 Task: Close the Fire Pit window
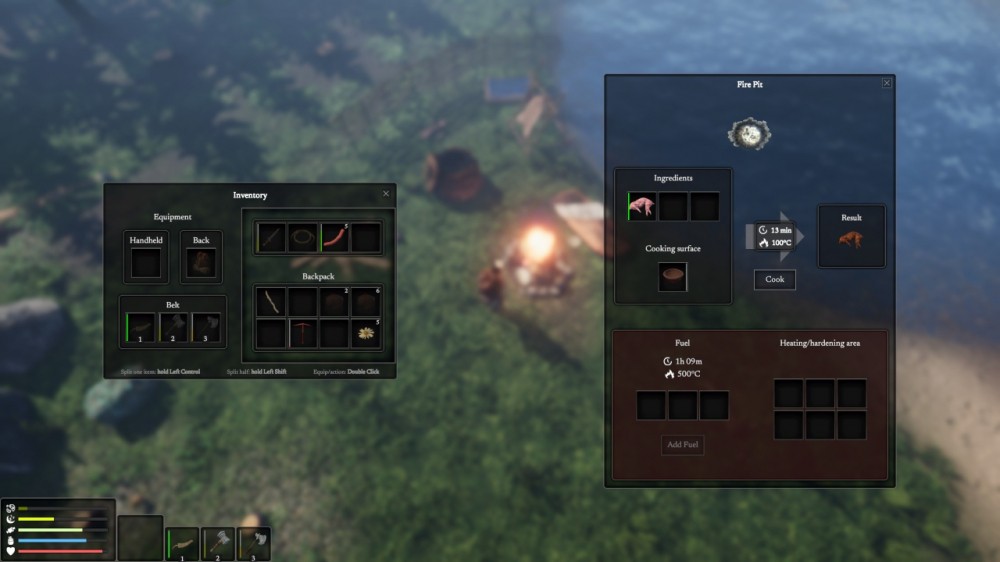click(x=886, y=83)
